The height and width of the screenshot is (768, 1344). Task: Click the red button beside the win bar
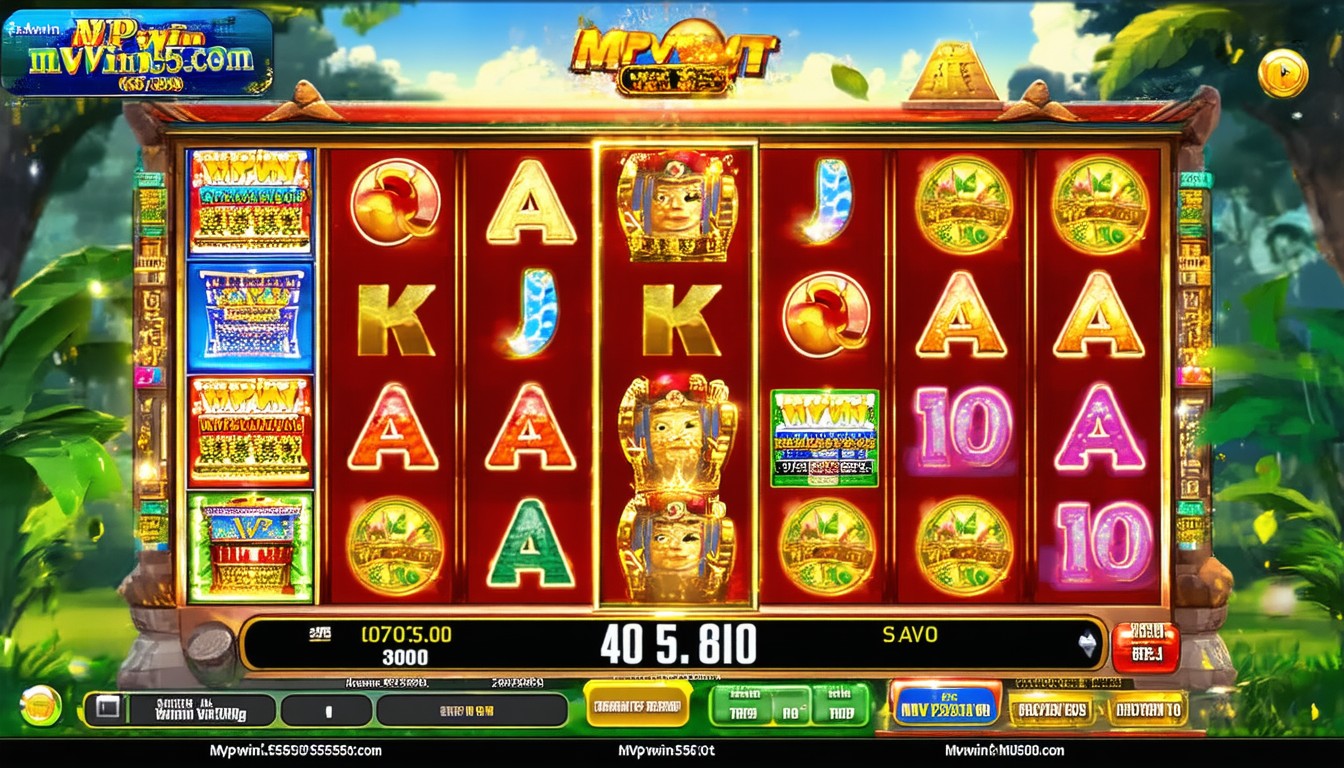coord(1145,647)
